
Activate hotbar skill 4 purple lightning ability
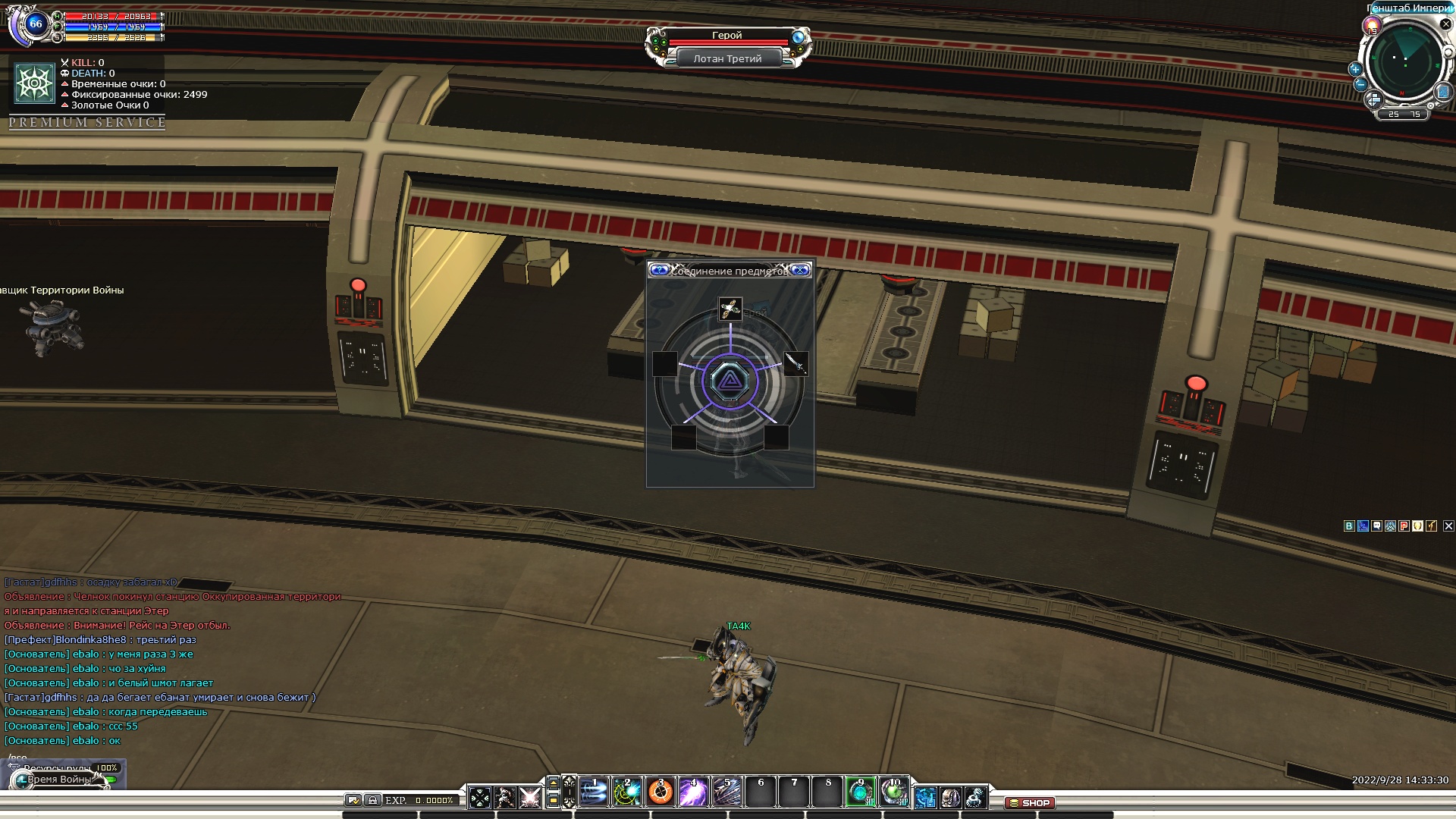(x=694, y=792)
